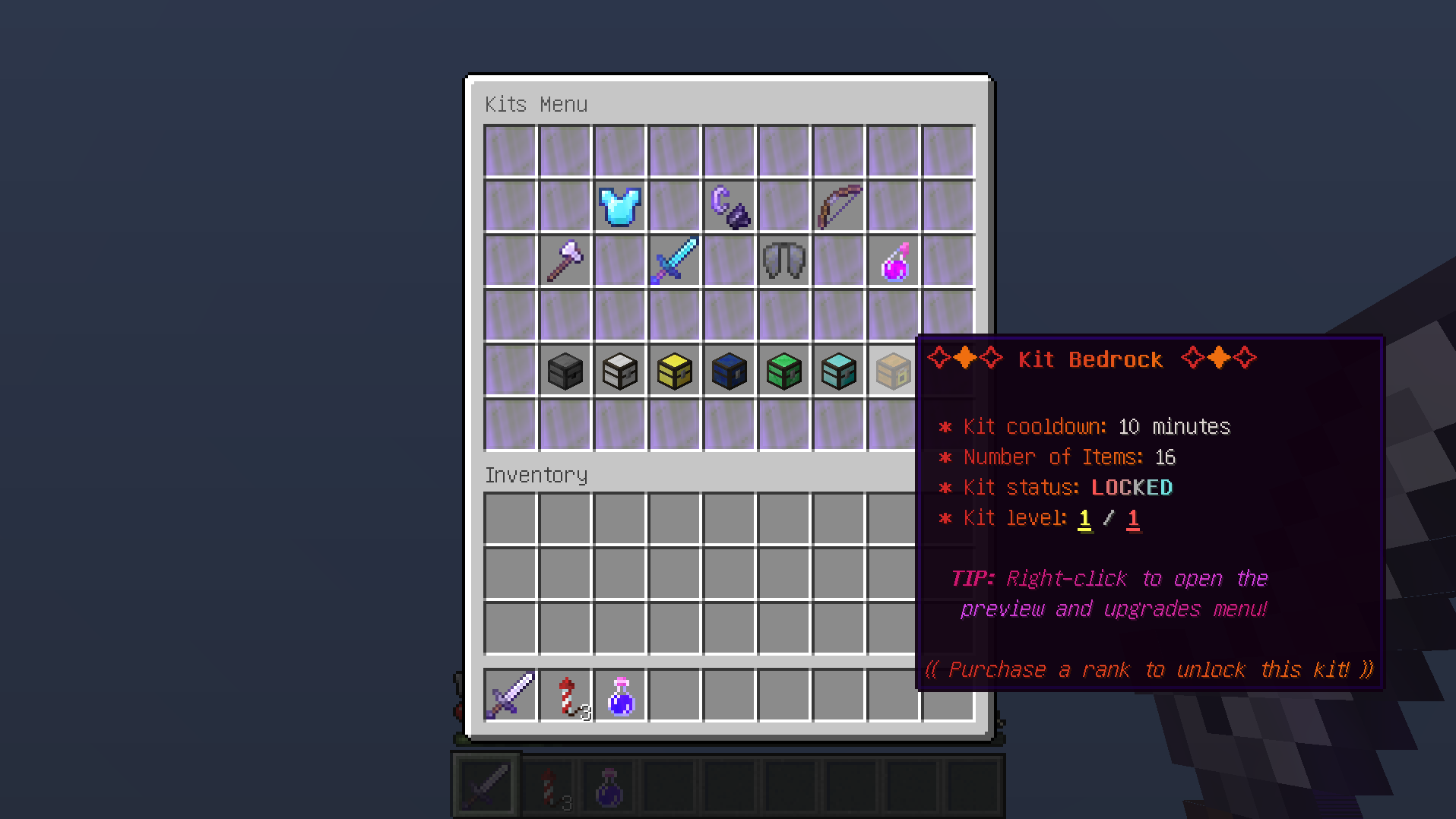Click the stack of three firework rockets
Viewport: 1456px width, 819px height.
565,695
